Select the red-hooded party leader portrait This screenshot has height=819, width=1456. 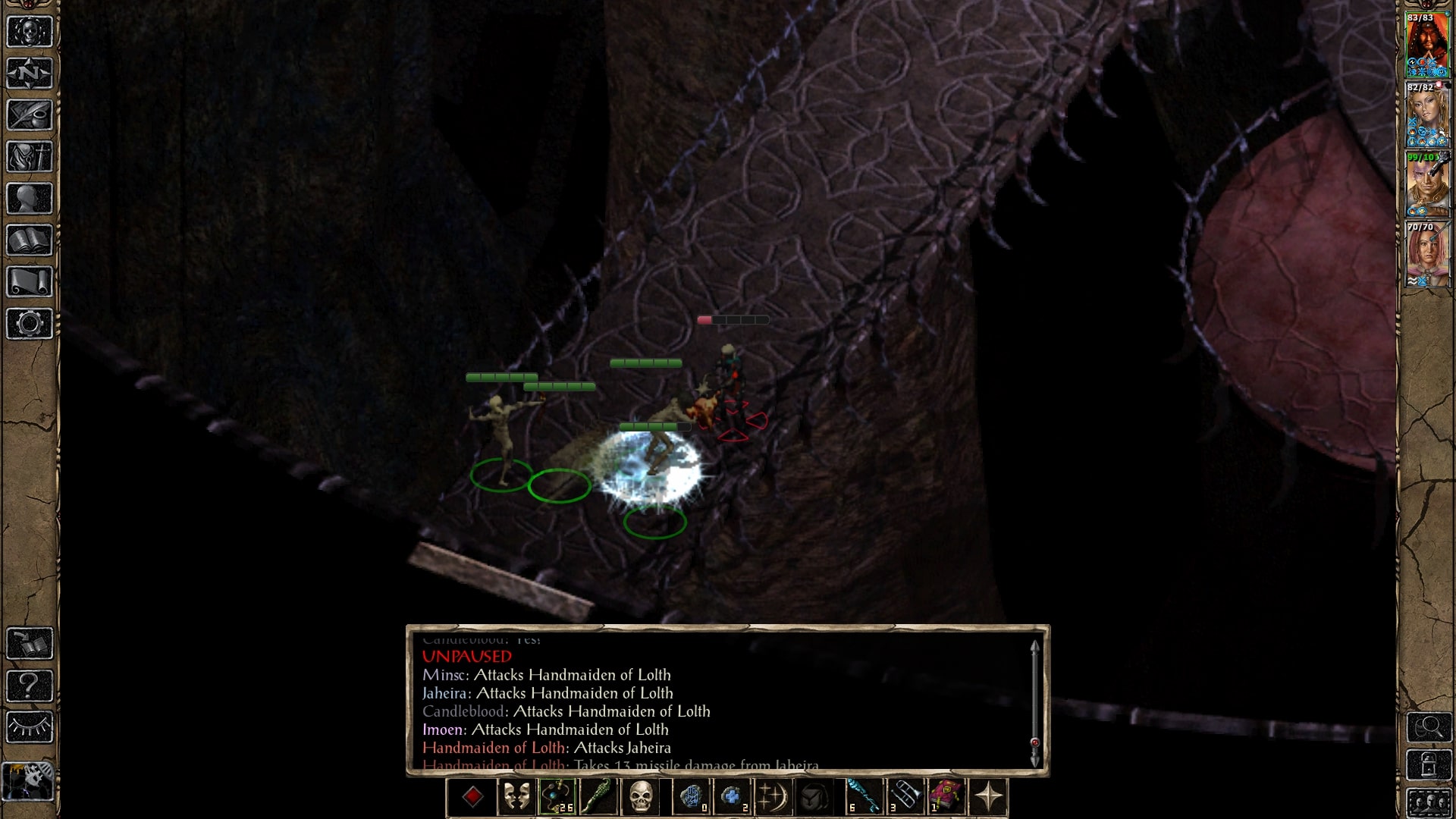pyautogui.click(x=1427, y=45)
